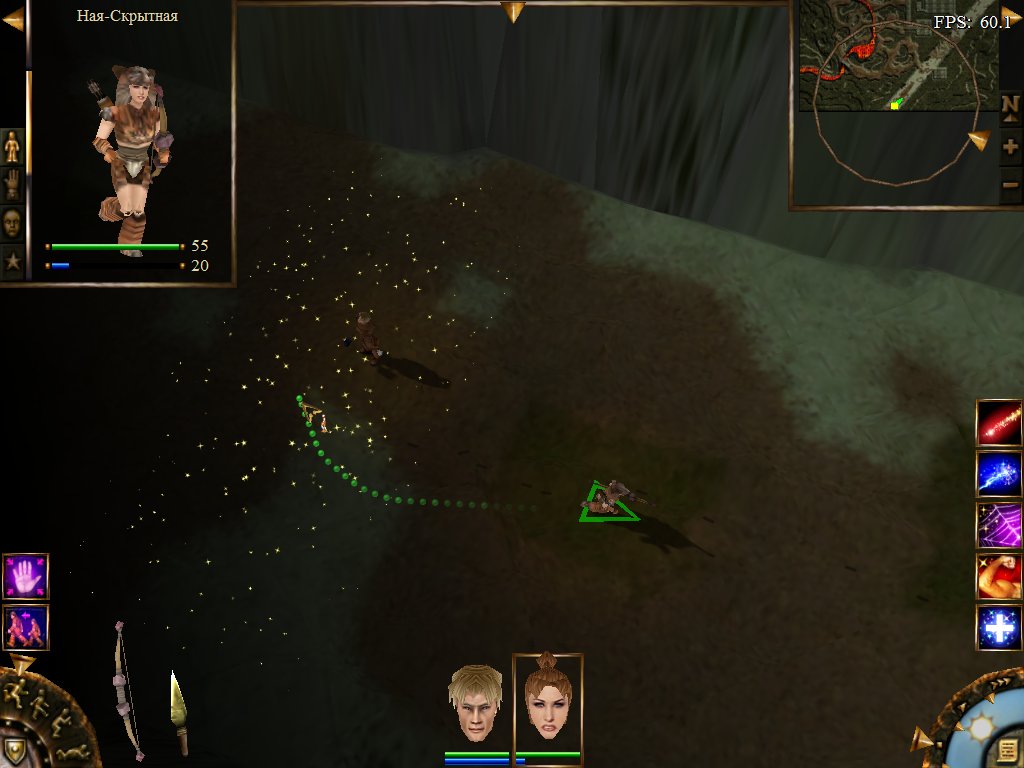
Task: Select the spear weapon
Action: (x=179, y=712)
